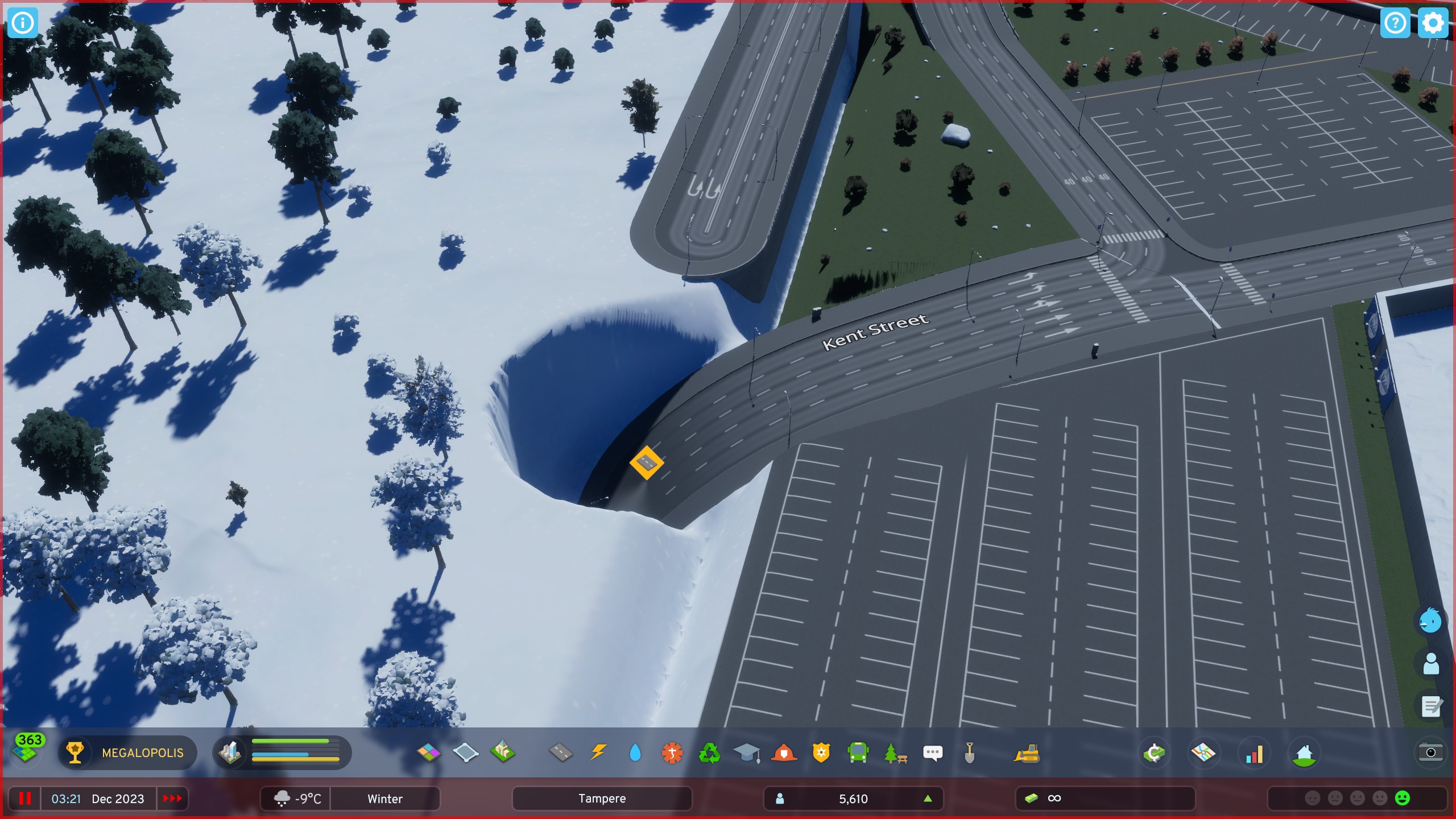1456x819 pixels.
Task: Open the Water and Sewage menu
Action: click(635, 752)
